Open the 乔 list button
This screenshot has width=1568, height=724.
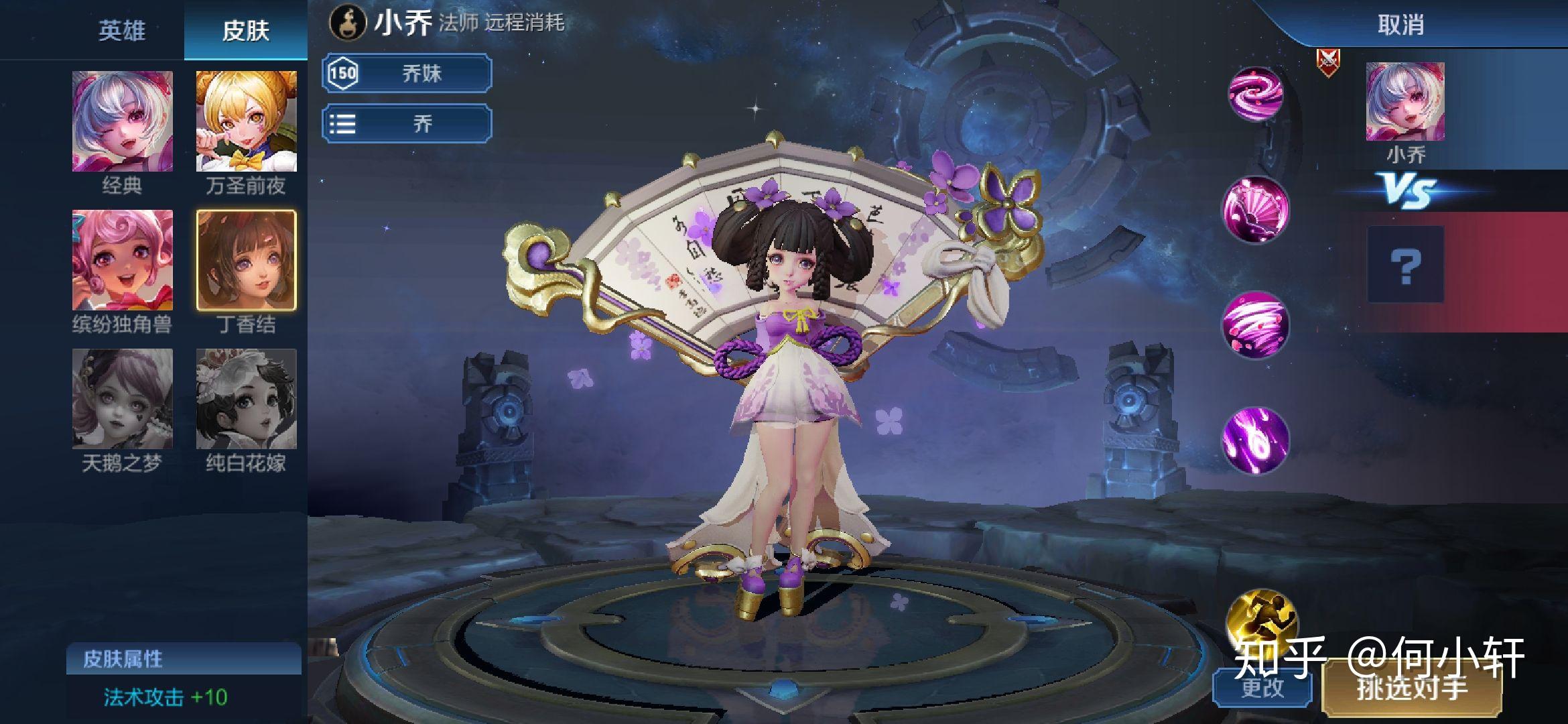tap(407, 124)
